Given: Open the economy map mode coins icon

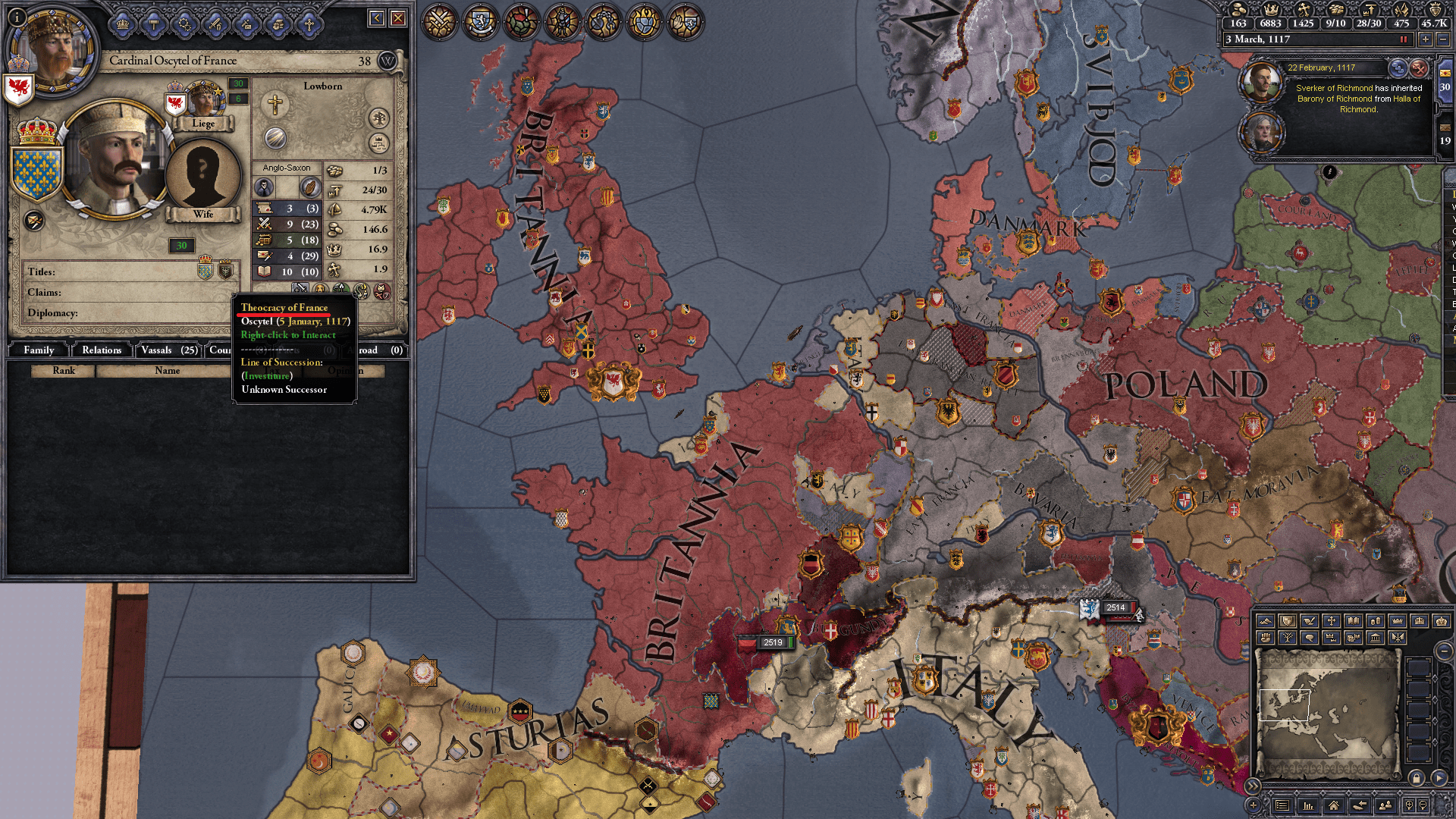Looking at the screenshot, I should click(x=1376, y=622).
